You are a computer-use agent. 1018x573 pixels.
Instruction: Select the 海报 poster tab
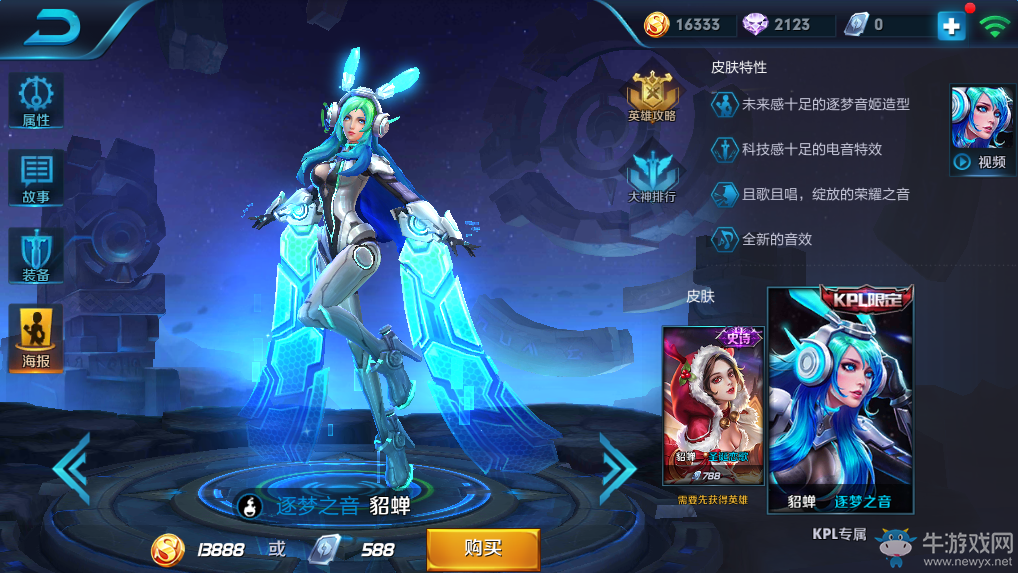pyautogui.click(x=36, y=338)
